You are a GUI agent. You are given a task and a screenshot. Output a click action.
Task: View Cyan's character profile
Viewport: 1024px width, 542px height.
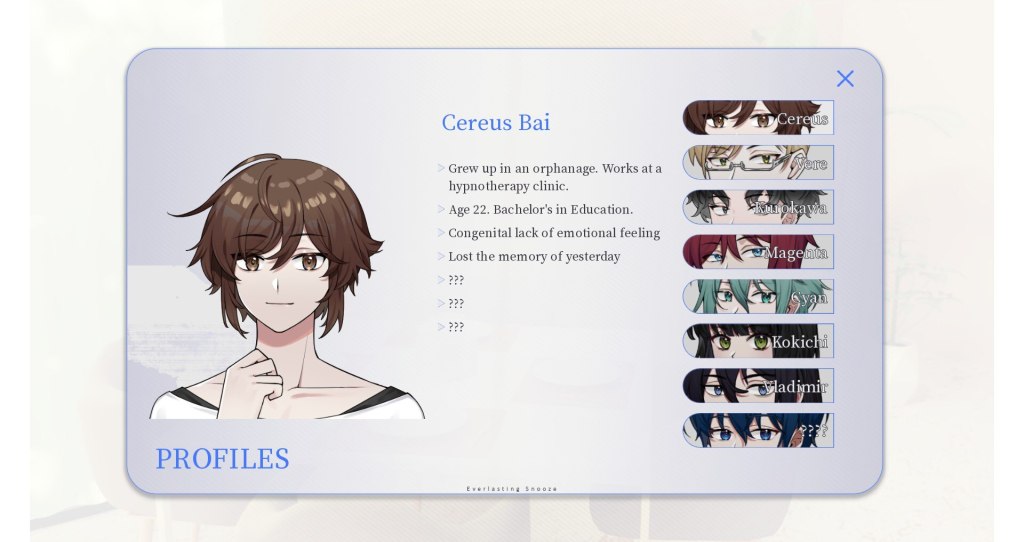point(758,297)
